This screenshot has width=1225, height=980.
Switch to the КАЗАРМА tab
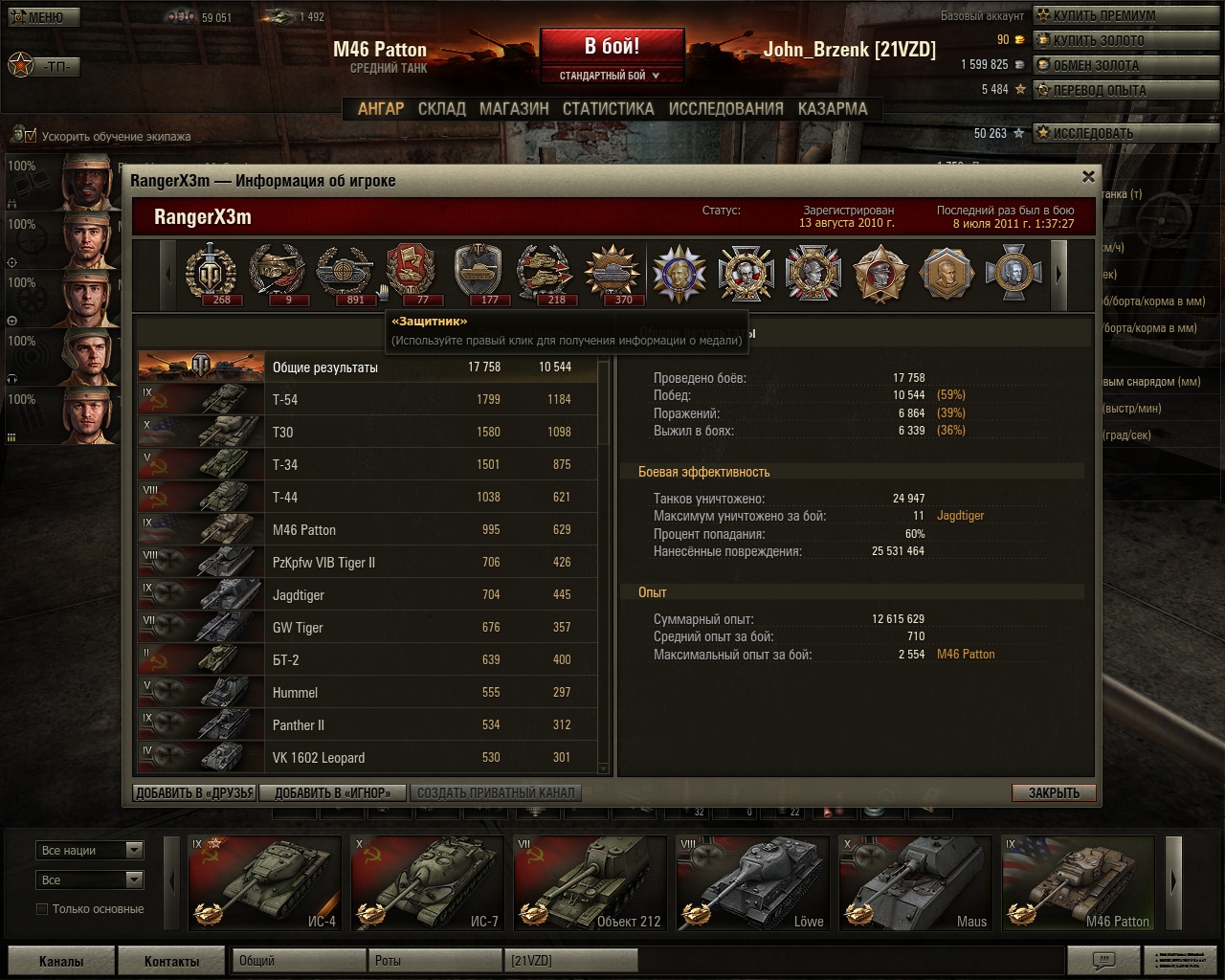[833, 109]
